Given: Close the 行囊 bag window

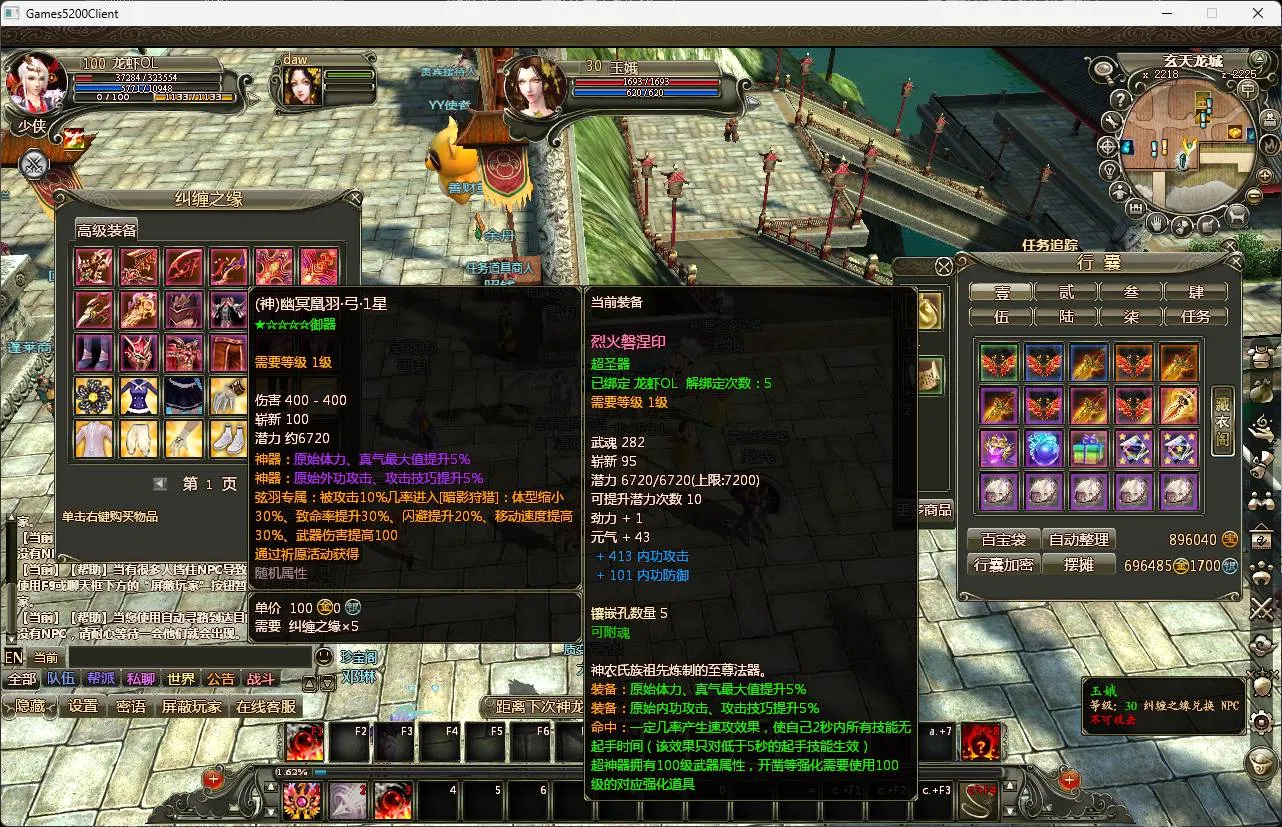Looking at the screenshot, I should pyautogui.click(x=1235, y=262).
